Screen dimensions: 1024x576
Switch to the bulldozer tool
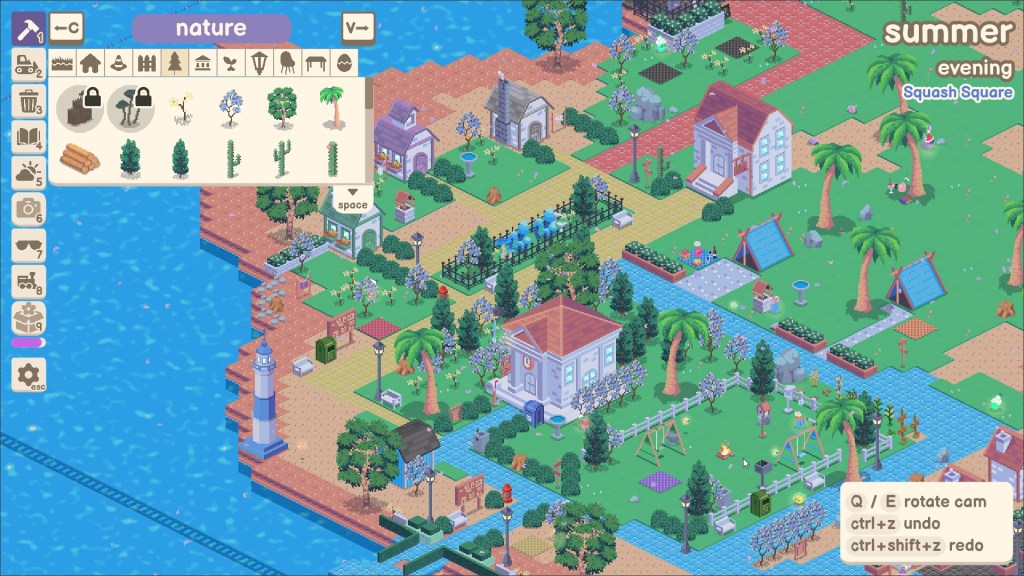[28, 64]
